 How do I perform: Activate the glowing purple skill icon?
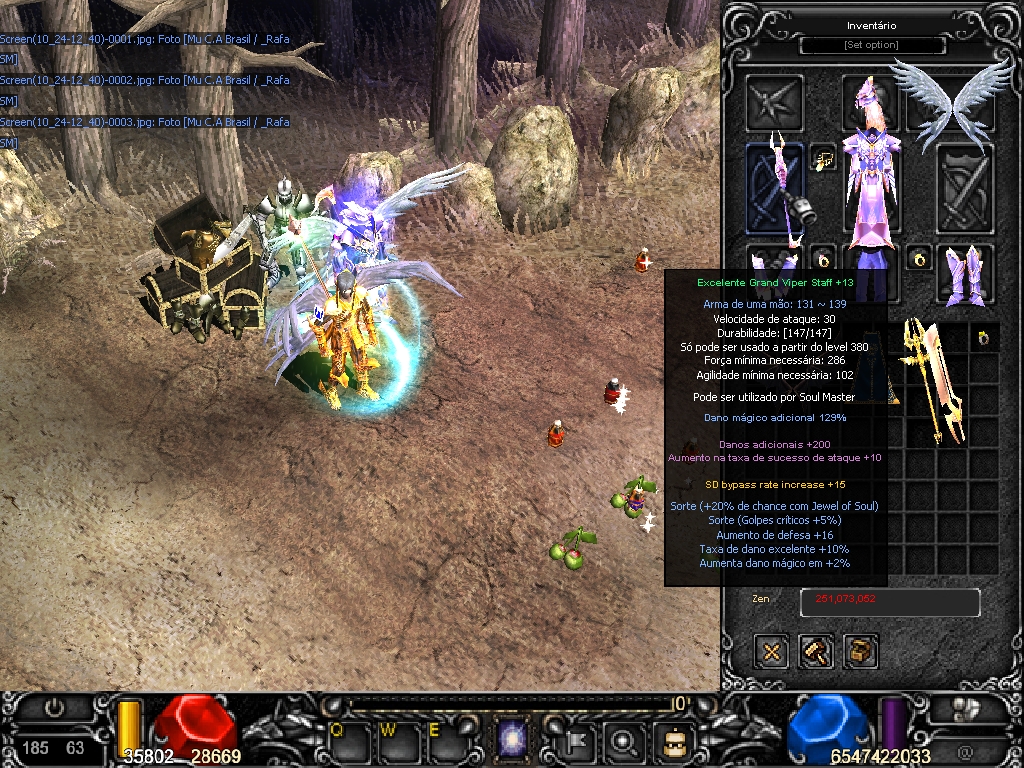pos(513,741)
